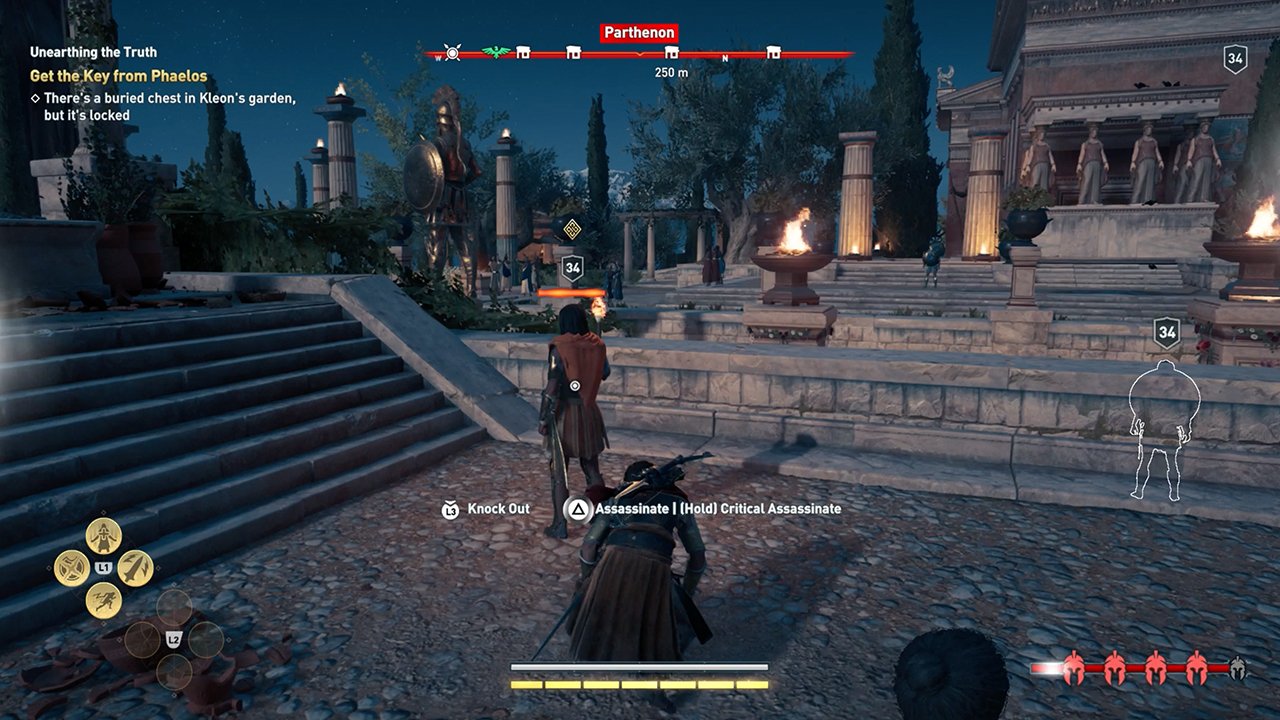Click the Parthenon location label
Viewport: 1280px width, 720px height.
[x=640, y=33]
